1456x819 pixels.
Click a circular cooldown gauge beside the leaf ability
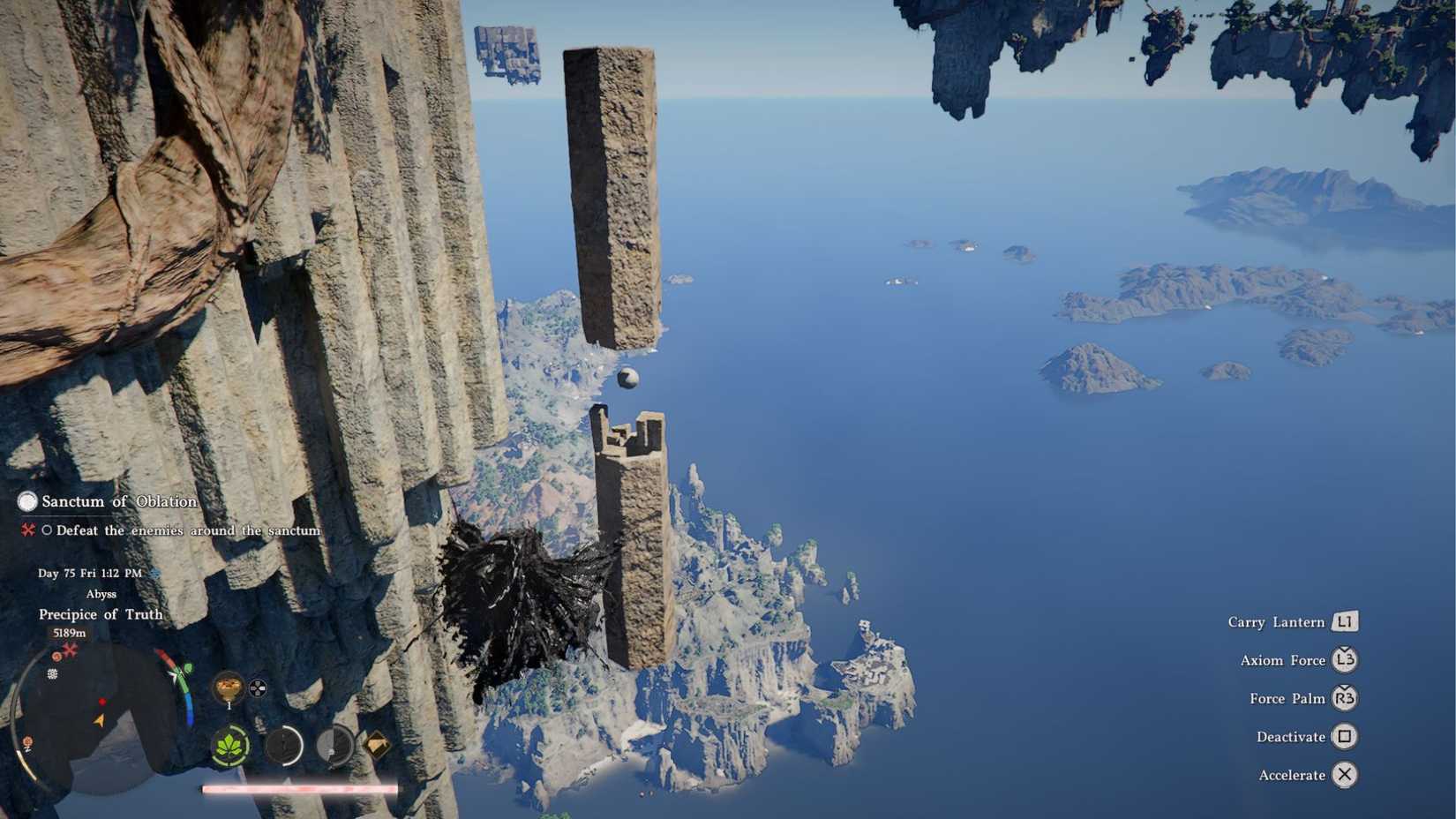pos(284,746)
